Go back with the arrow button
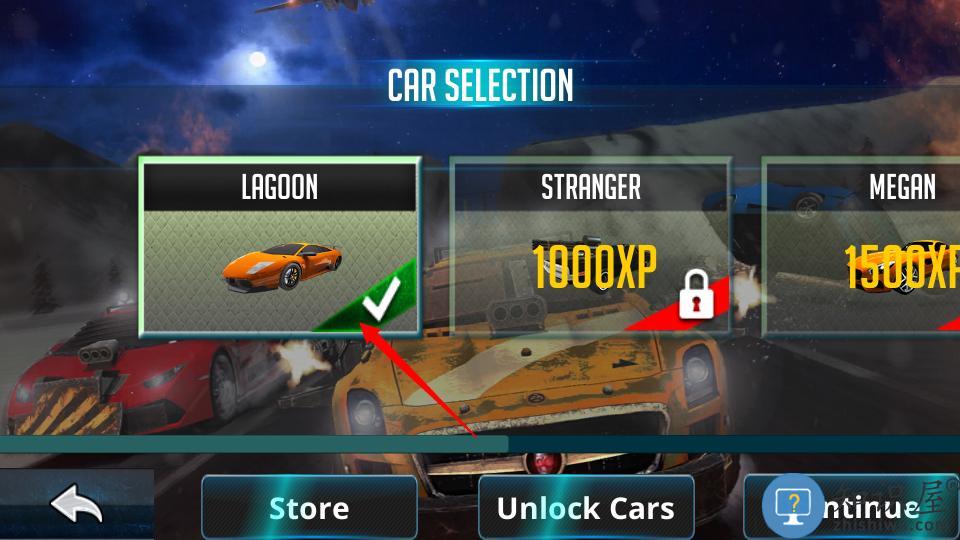Viewport: 960px width, 540px height. pos(76,506)
